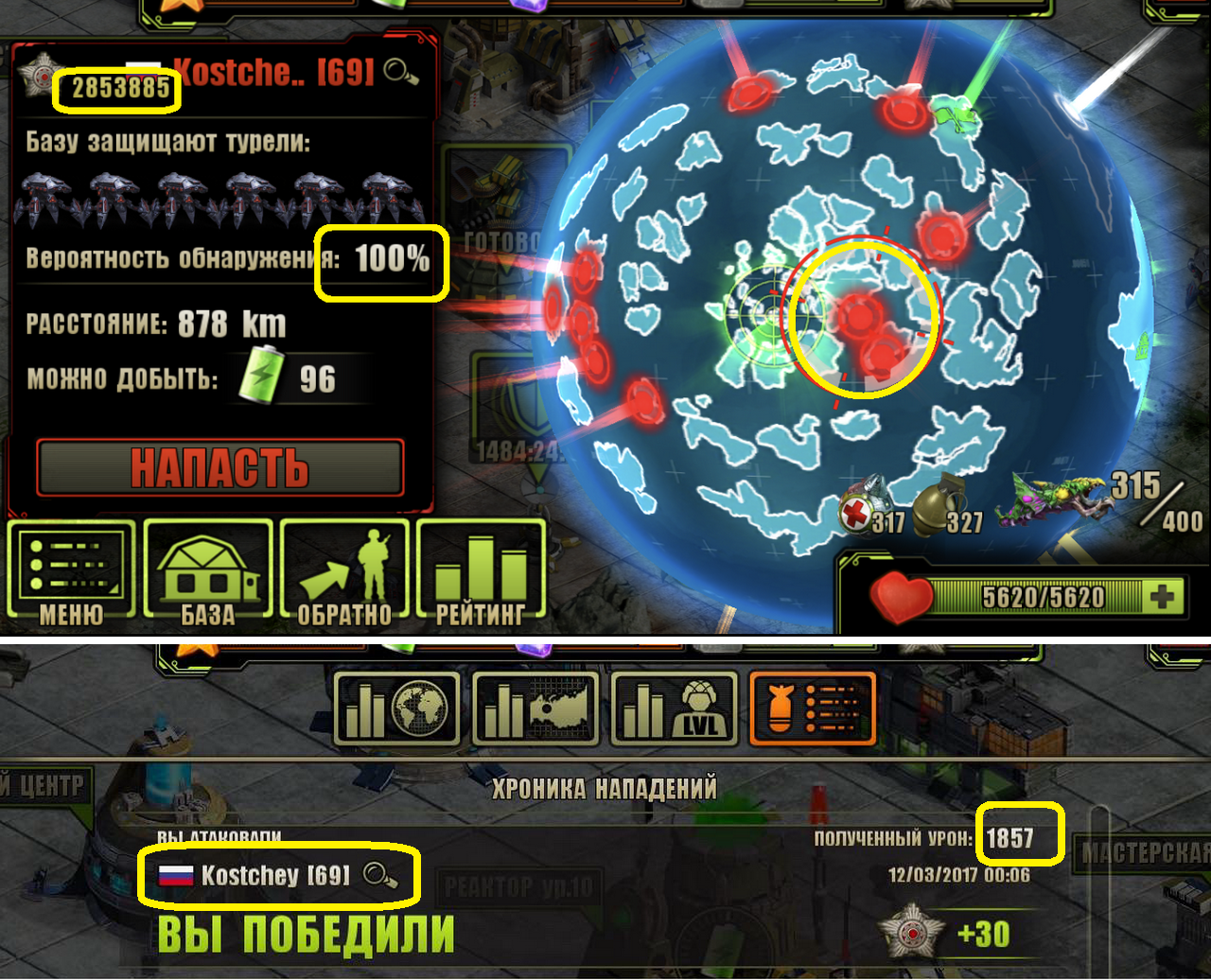Add health with the green plus button

(1162, 597)
